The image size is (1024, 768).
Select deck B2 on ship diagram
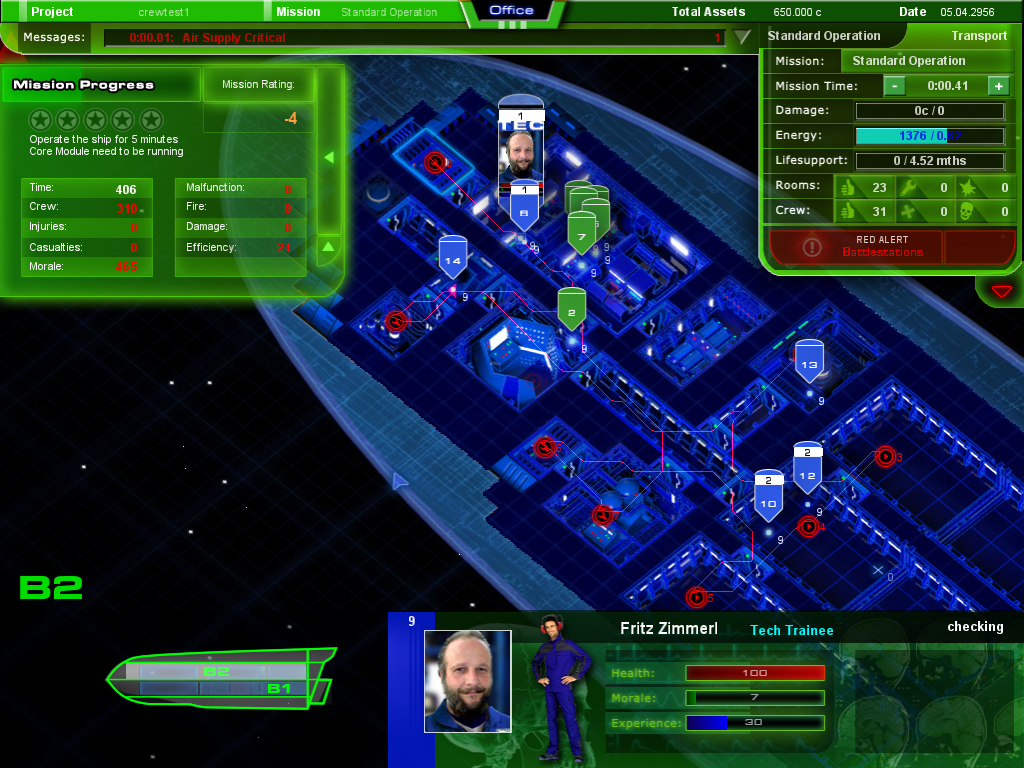pos(217,671)
